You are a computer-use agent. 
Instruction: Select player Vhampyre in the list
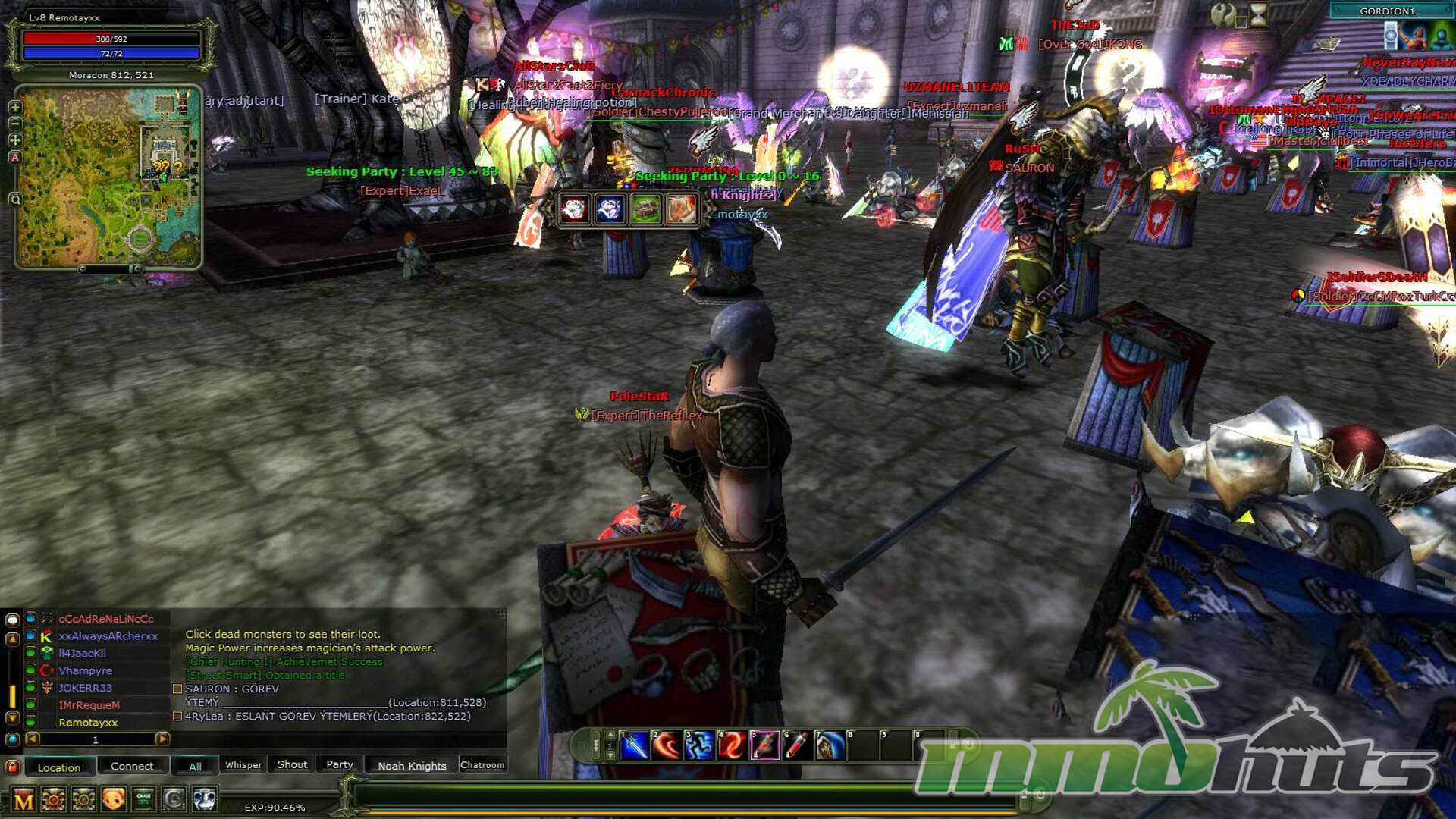pos(86,670)
